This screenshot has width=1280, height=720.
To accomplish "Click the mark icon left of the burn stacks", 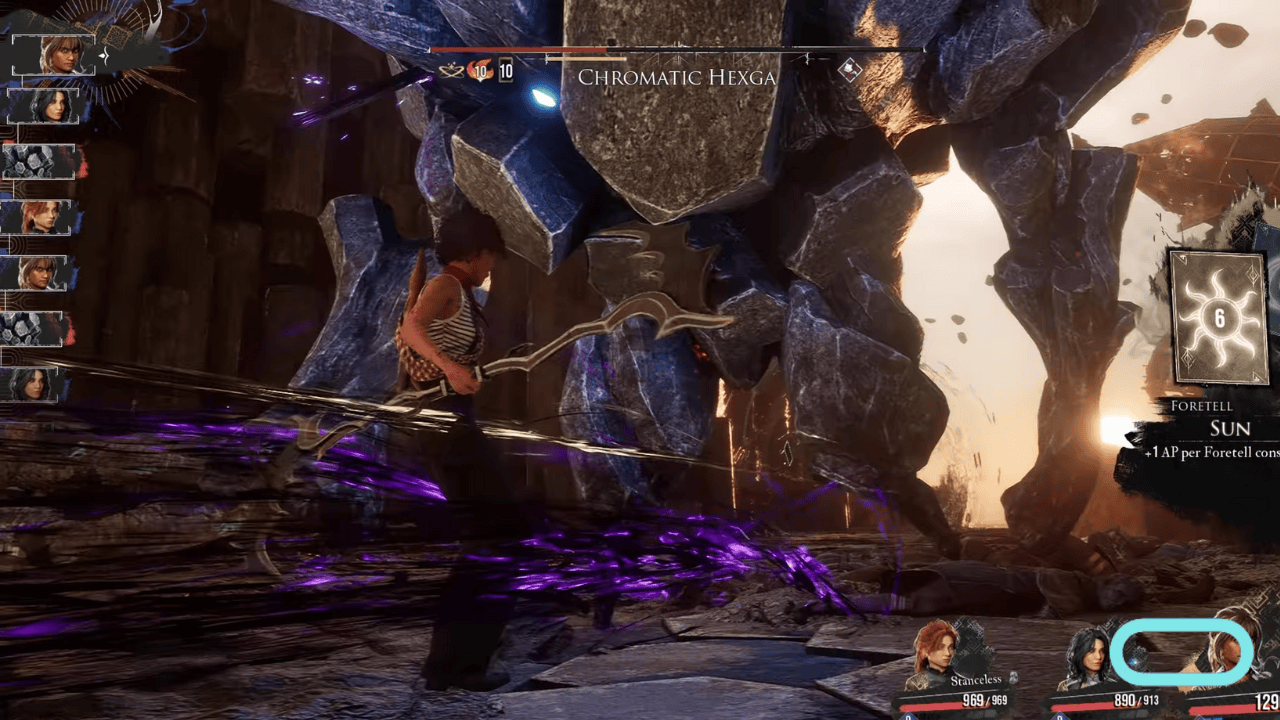I will click(x=450, y=68).
